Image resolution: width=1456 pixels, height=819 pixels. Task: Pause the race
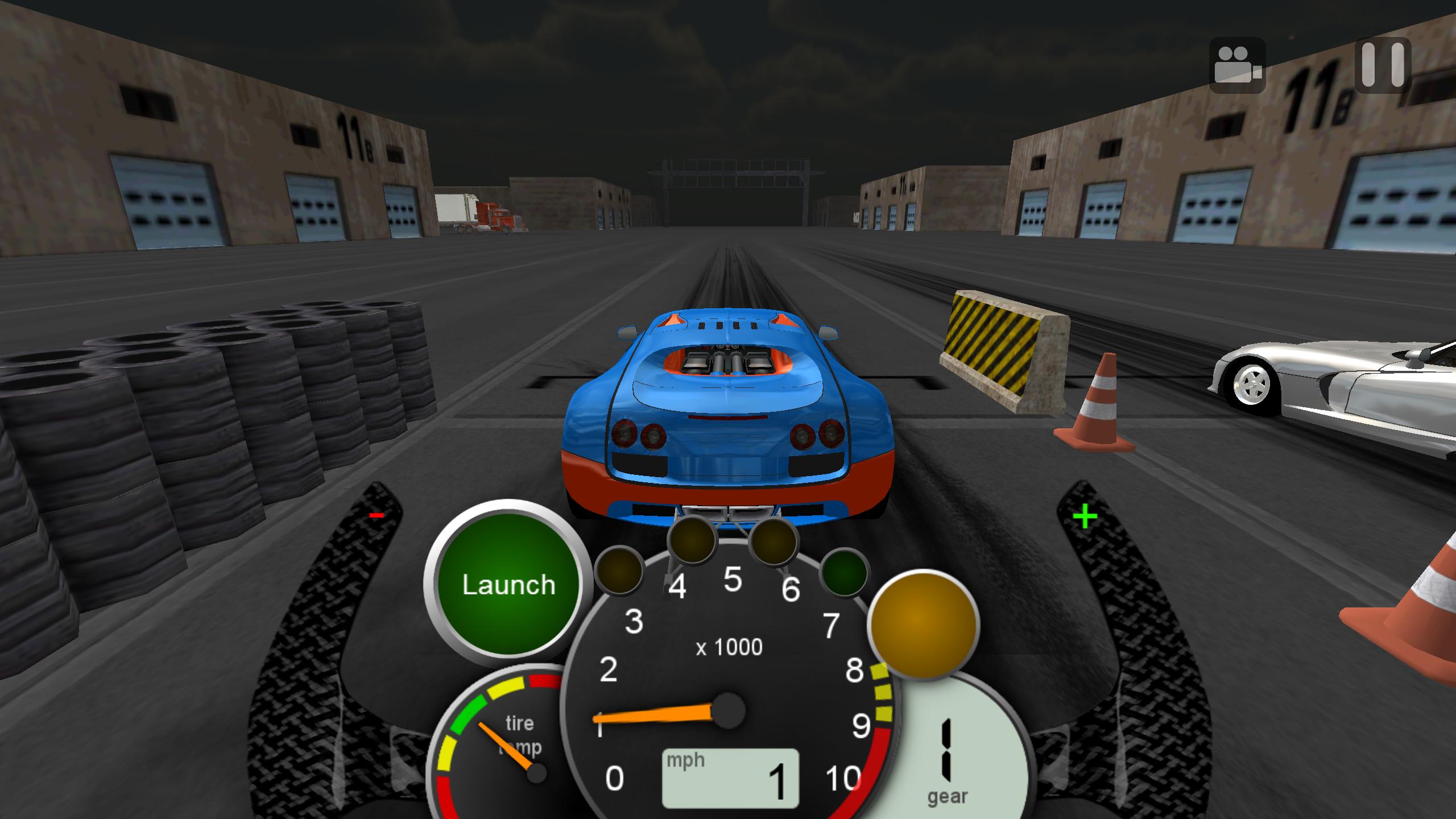pyautogui.click(x=1383, y=64)
